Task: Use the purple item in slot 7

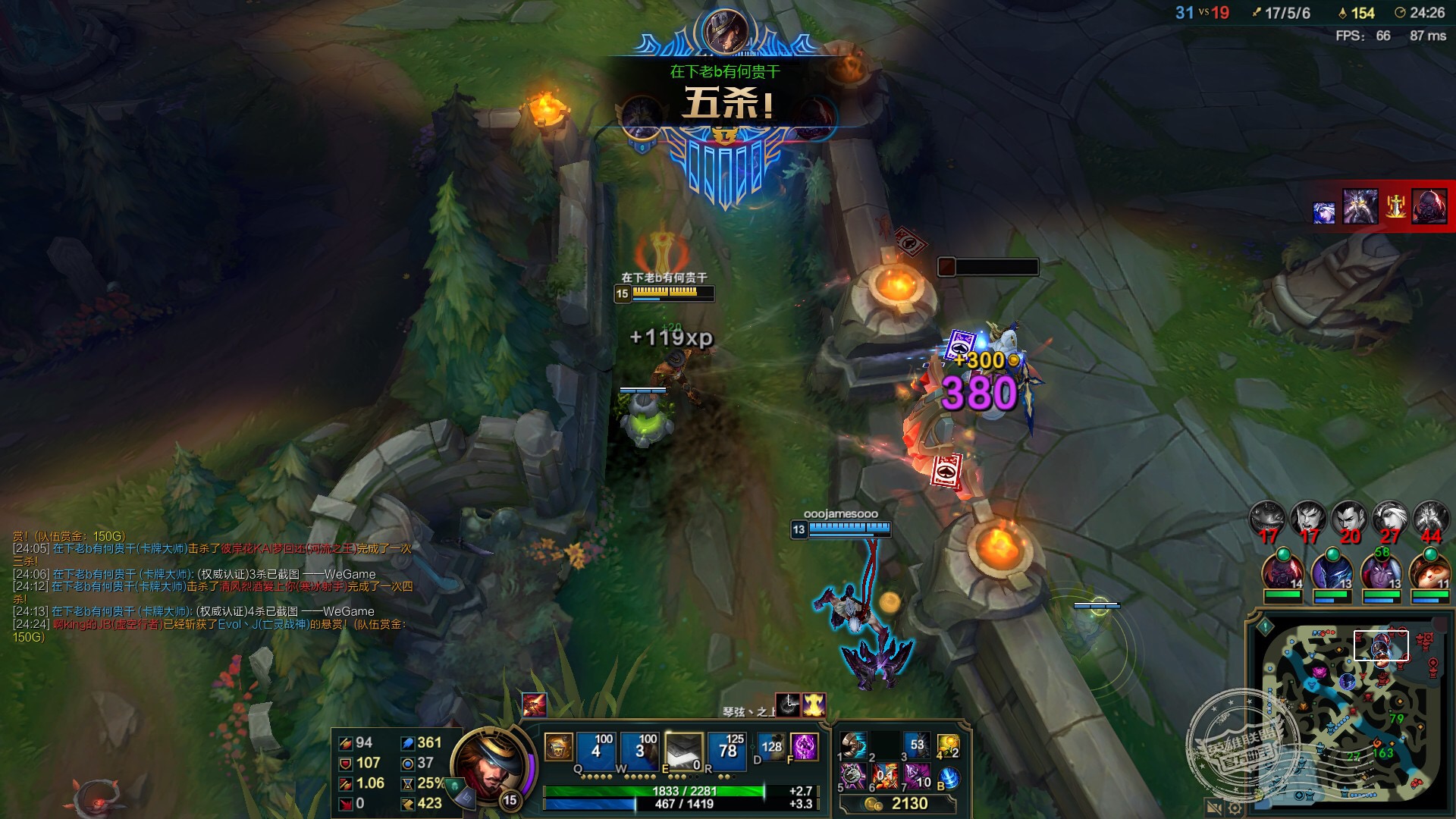Action: 917,776
